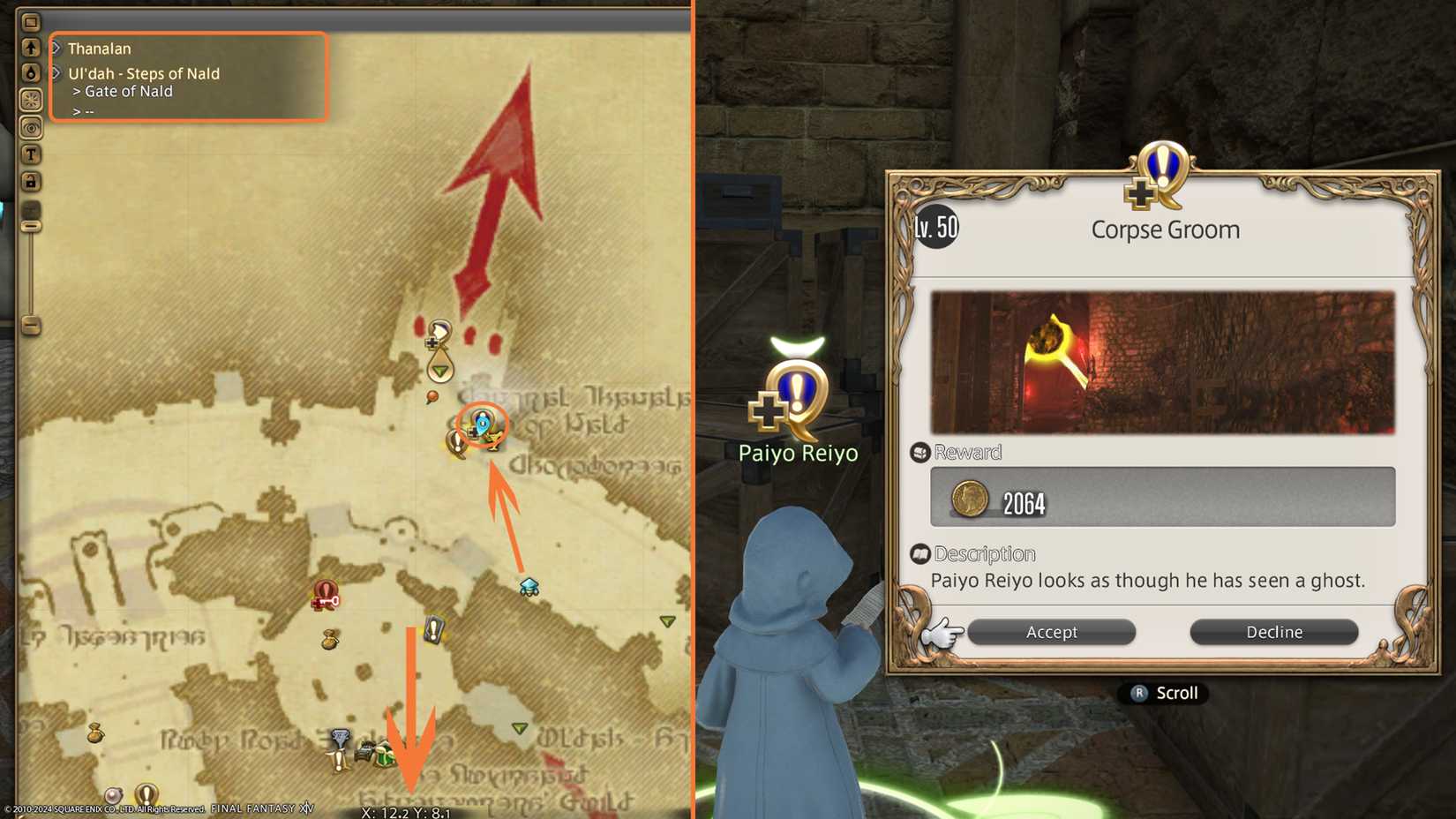Select Ul'dah - Steps of Nald in the breadcrumb
The image size is (1456, 819).
point(144,74)
